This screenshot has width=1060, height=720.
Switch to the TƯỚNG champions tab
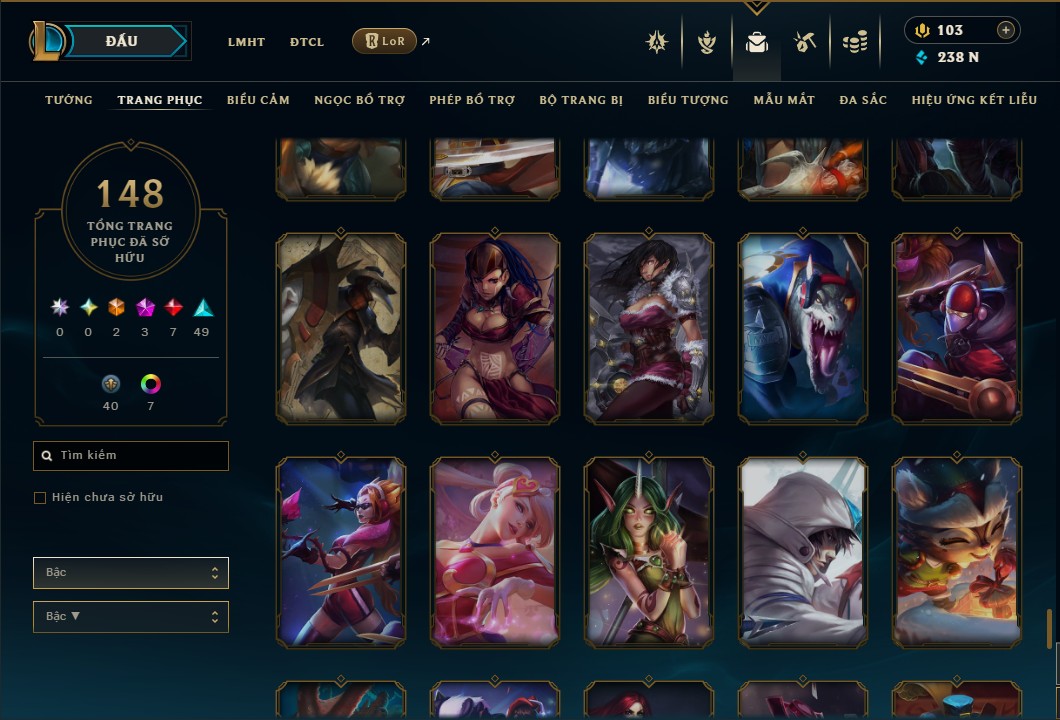point(69,100)
